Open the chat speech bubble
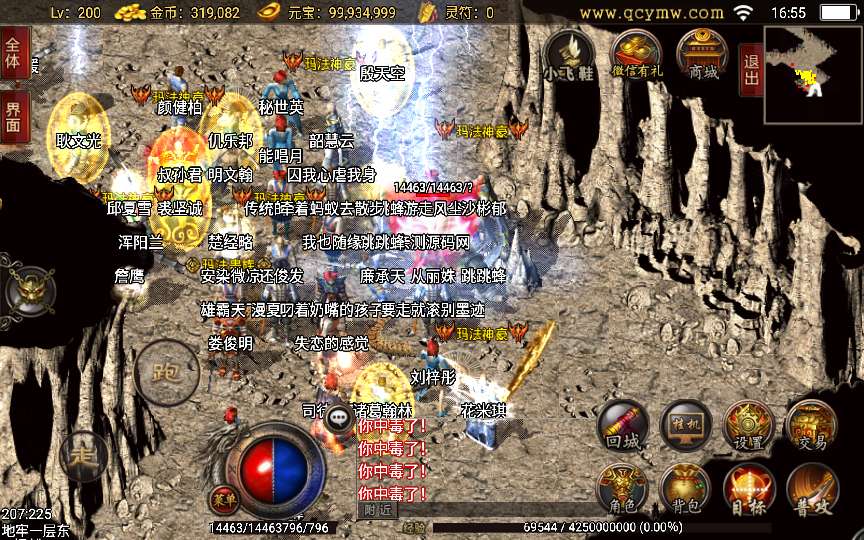 339,418
